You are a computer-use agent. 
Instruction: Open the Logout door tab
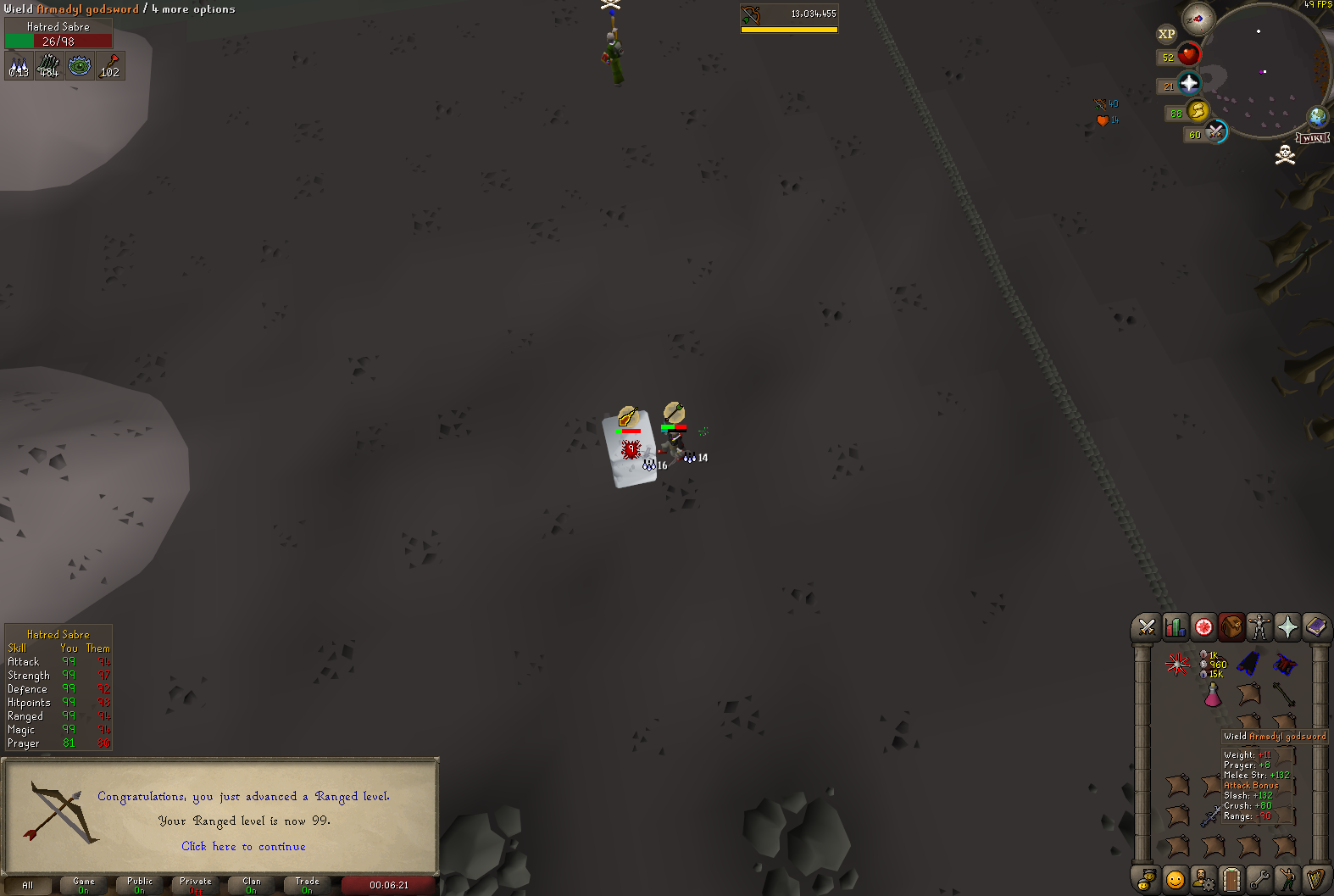point(1231,879)
